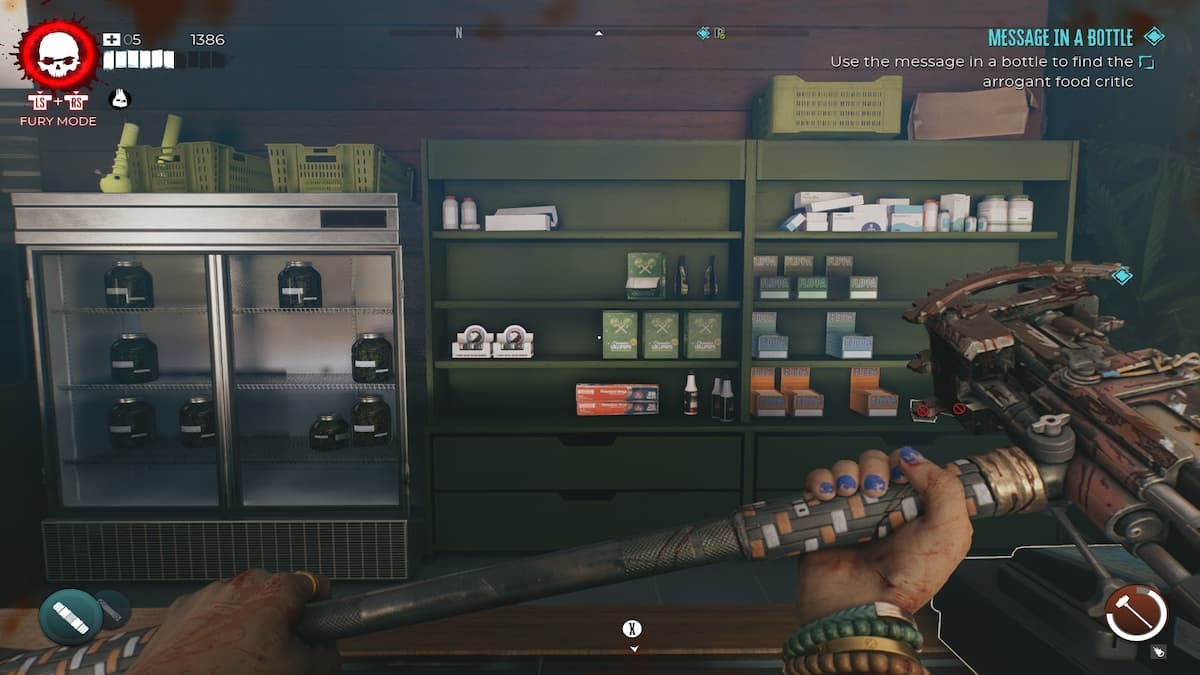Click the quest marker on the compass bar
This screenshot has height=675, width=1200.
[704, 33]
